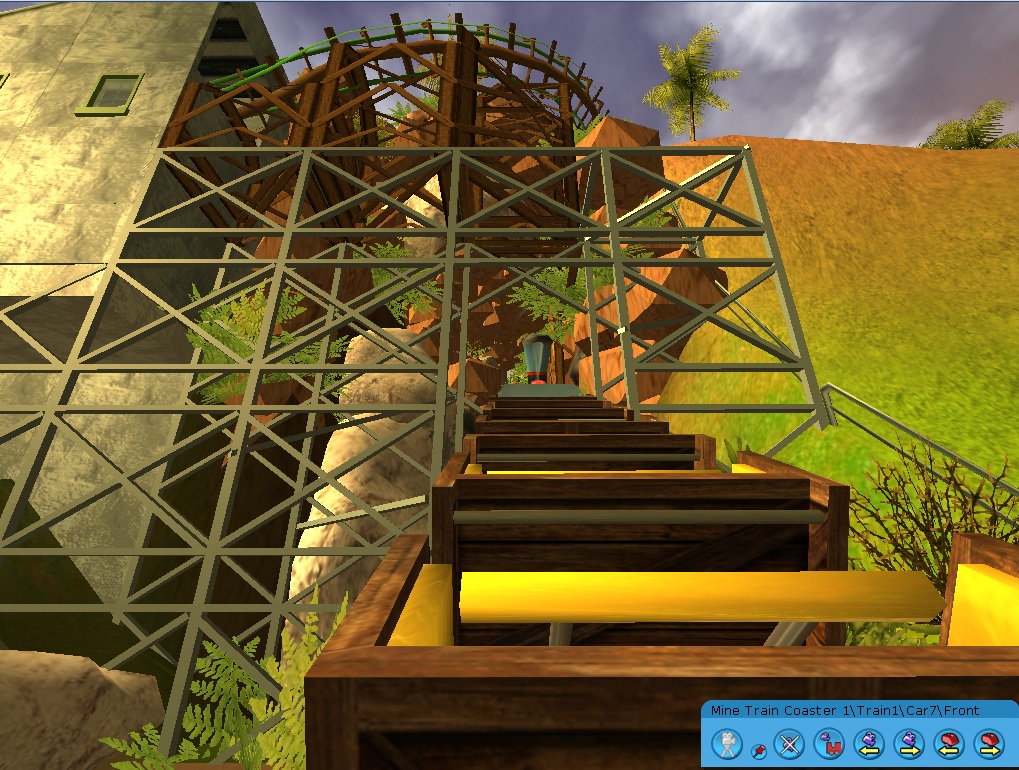Move to previous car with red car left arrow

click(949, 743)
